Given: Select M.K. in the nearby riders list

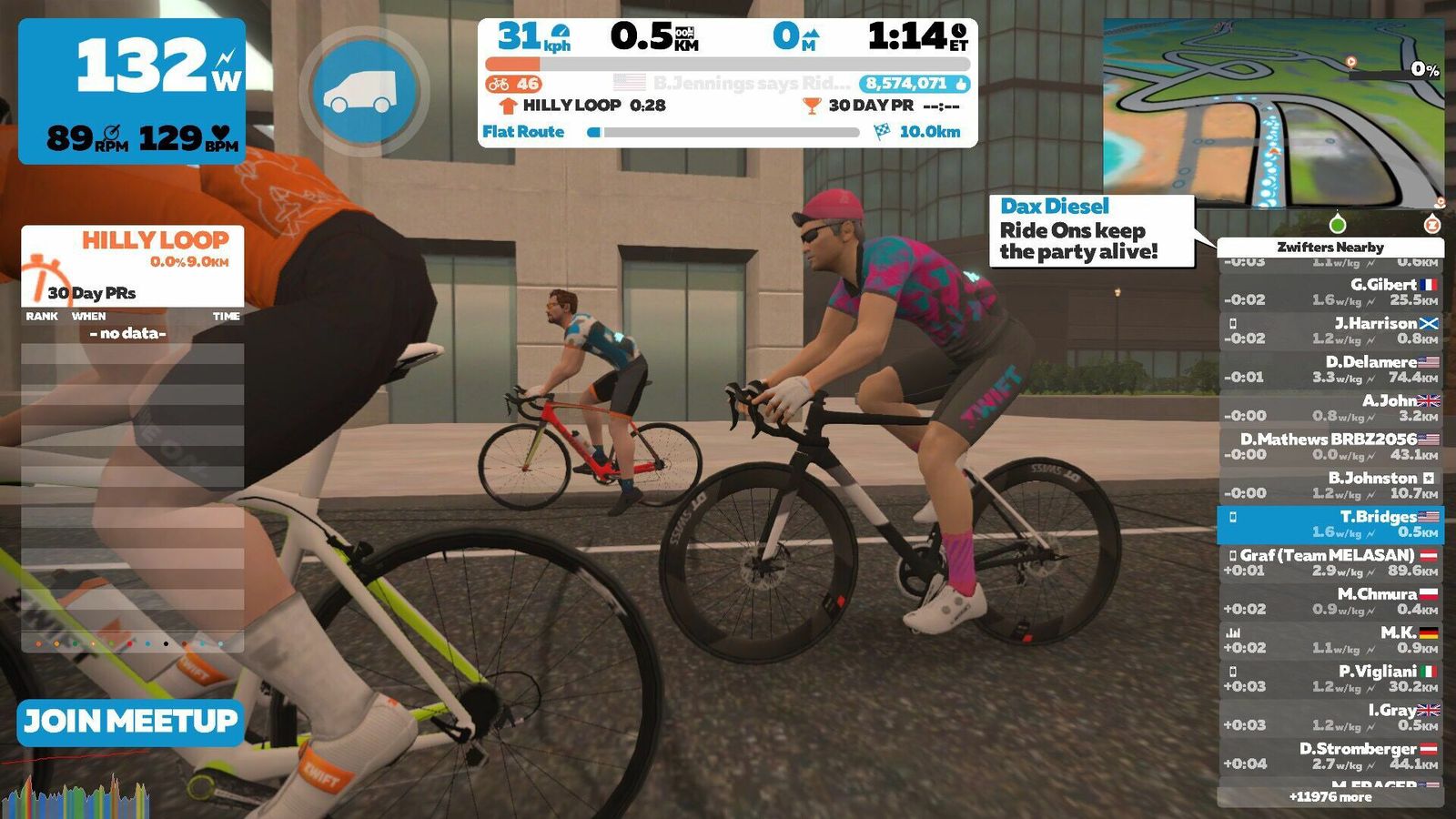Looking at the screenshot, I should 1330,640.
